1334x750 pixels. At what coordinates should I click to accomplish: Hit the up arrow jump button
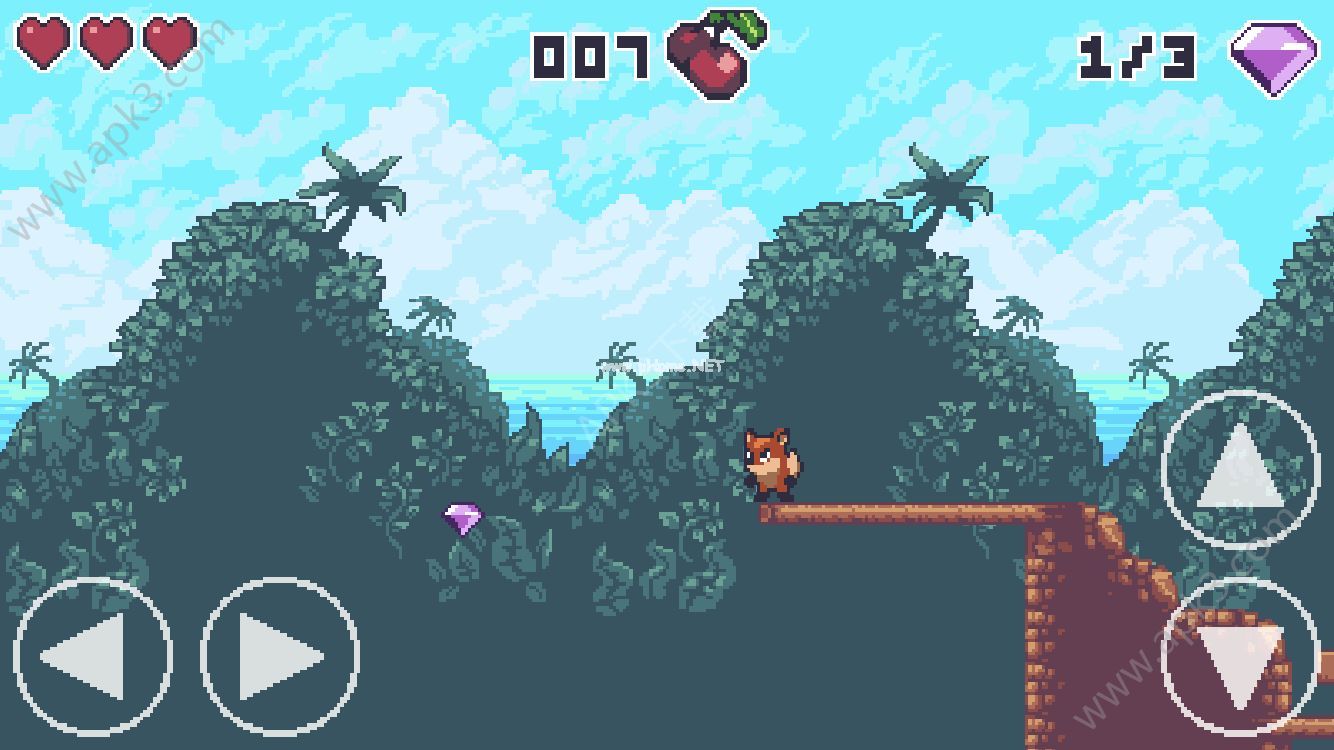1241,469
